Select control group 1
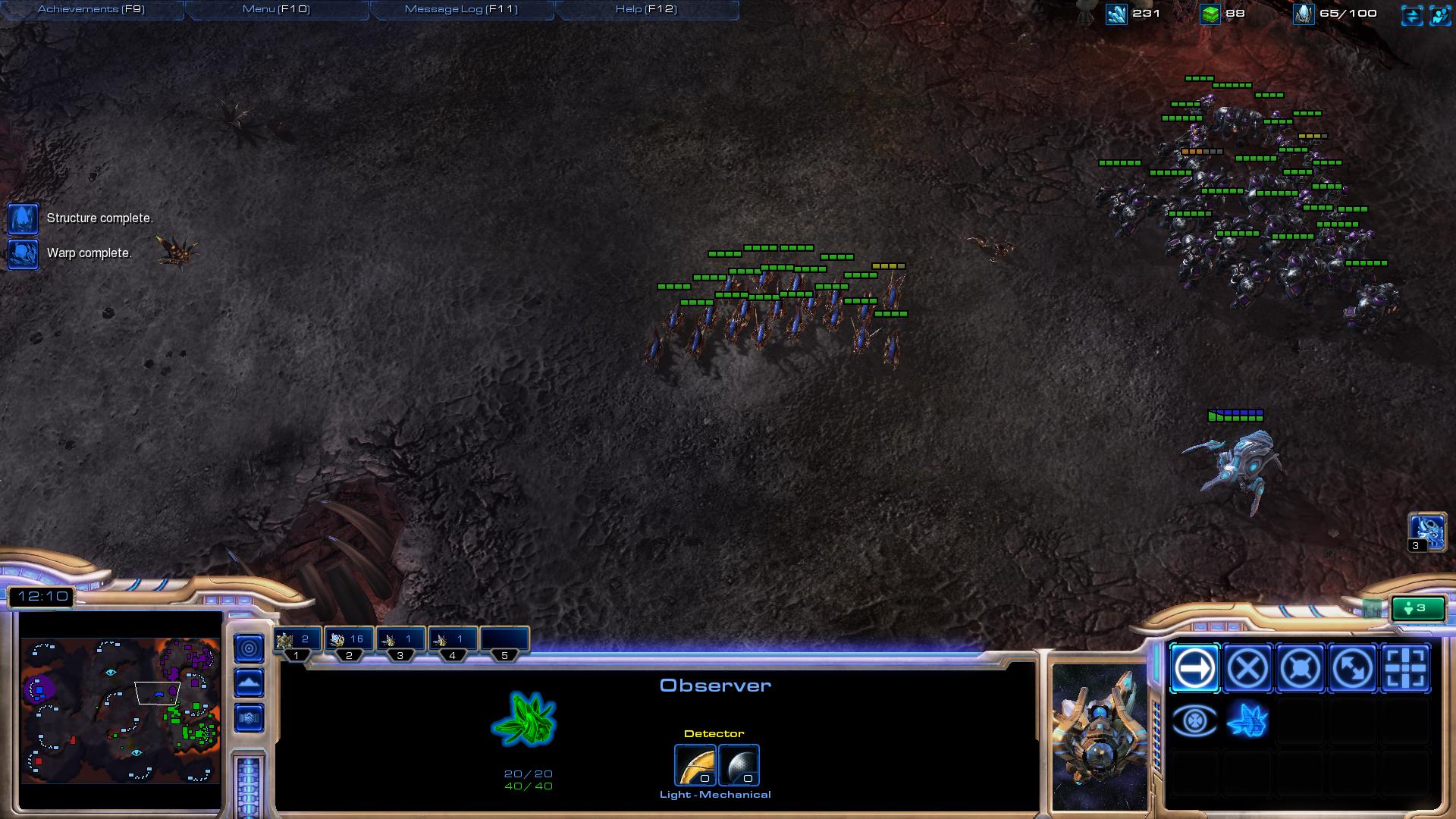The height and width of the screenshot is (819, 1456). click(x=297, y=639)
